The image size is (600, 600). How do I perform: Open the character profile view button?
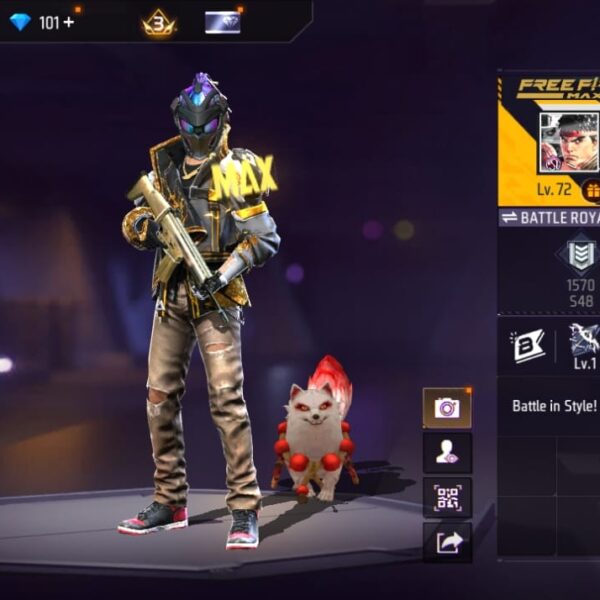(x=446, y=452)
